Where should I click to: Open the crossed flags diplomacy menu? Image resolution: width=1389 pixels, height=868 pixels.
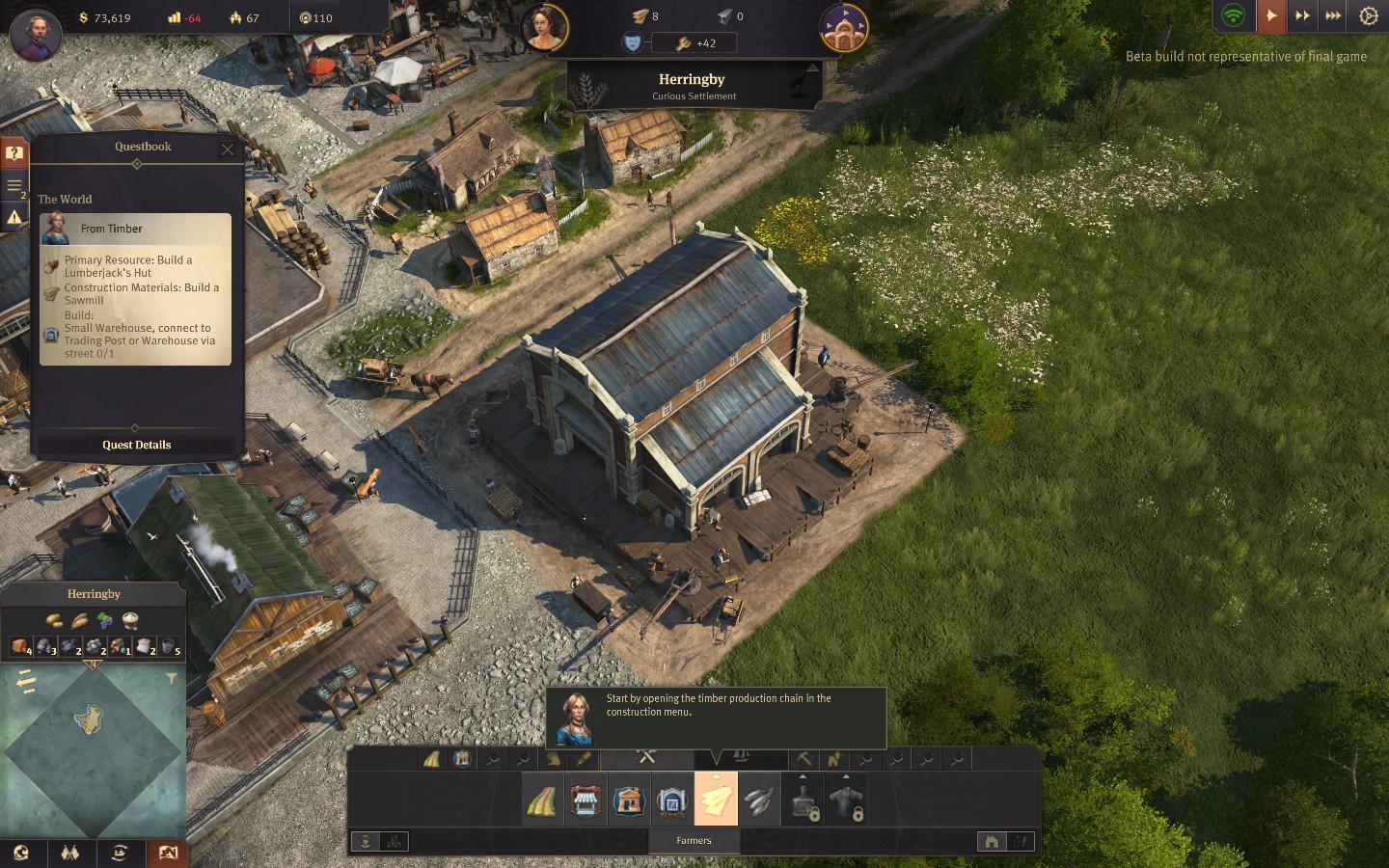pos(69,853)
